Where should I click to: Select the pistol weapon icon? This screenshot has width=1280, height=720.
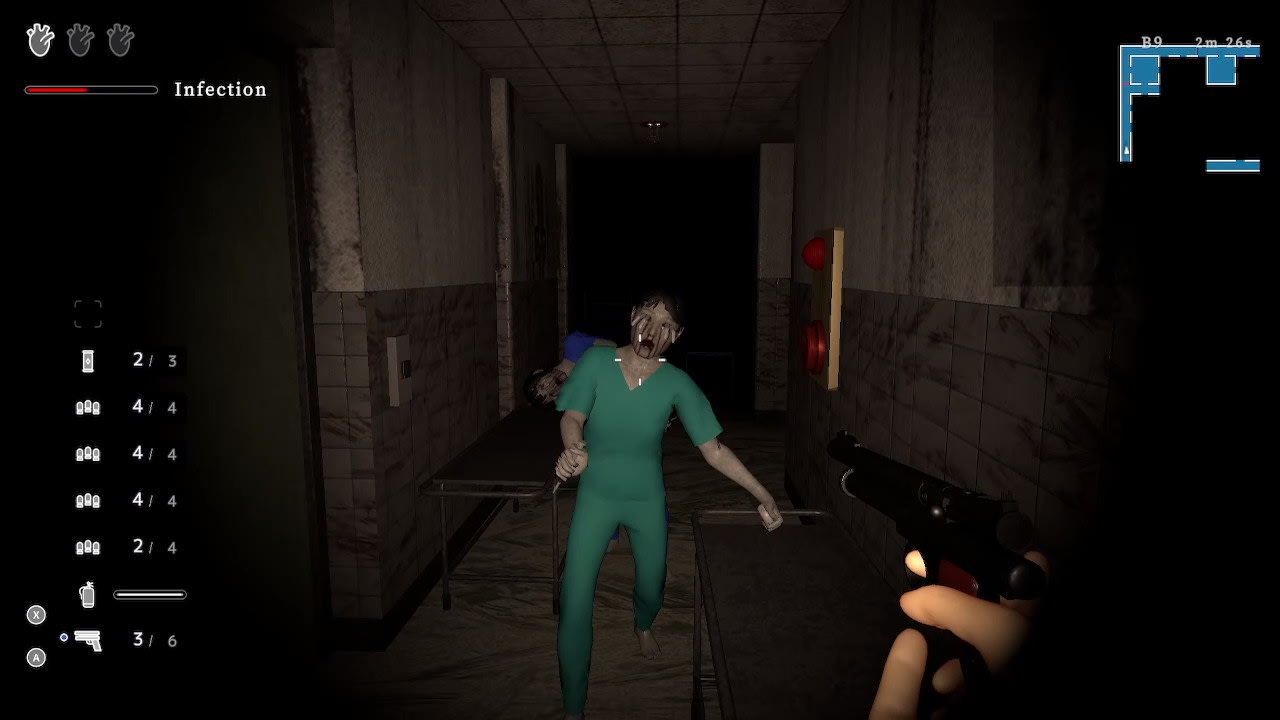[x=88, y=641]
